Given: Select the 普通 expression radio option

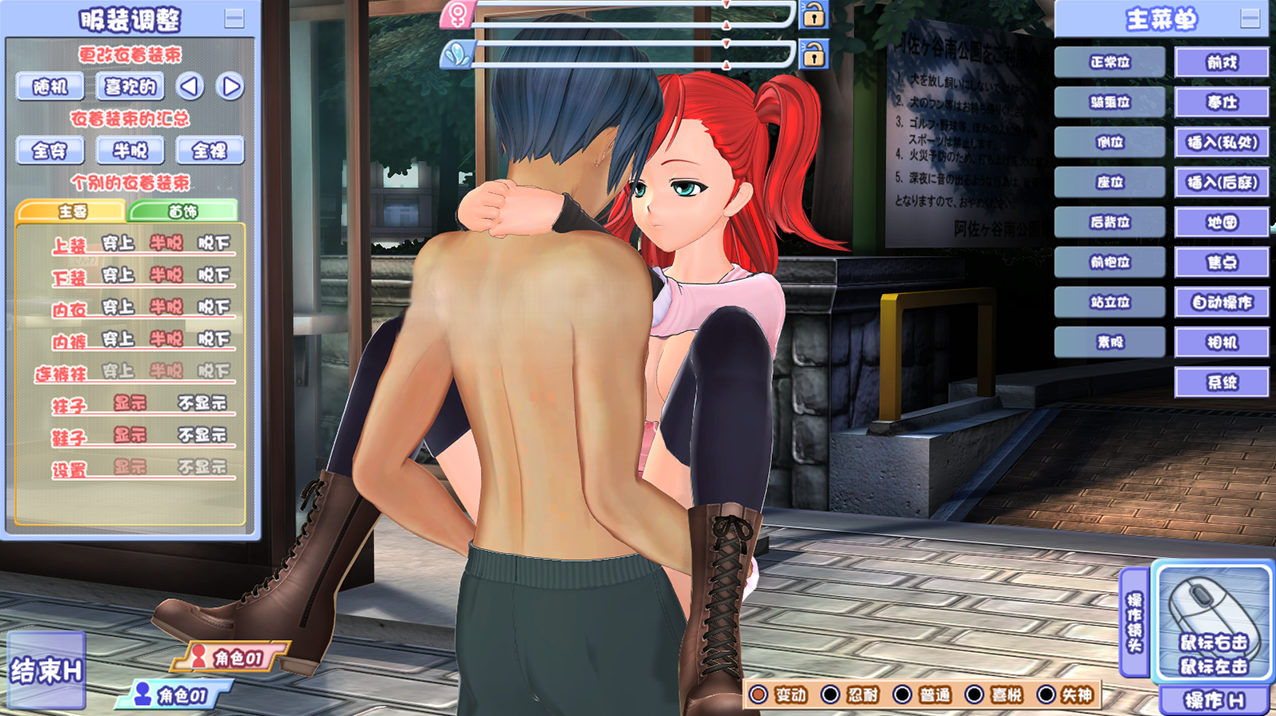Looking at the screenshot, I should 903,695.
